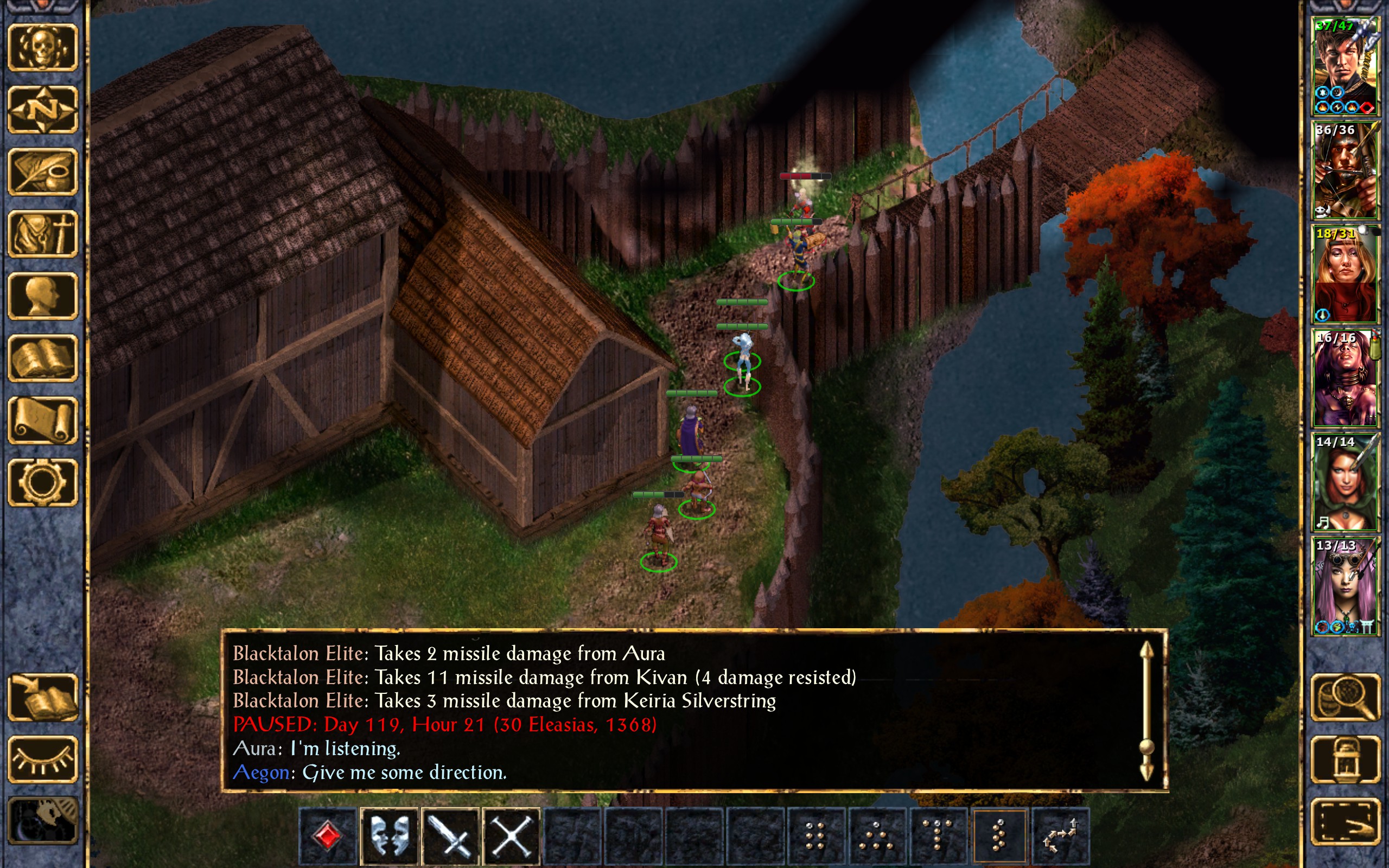This screenshot has height=868, width=1389.
Task: Select the blonde woman's portrait with 18/31 health
Action: tap(1345, 274)
